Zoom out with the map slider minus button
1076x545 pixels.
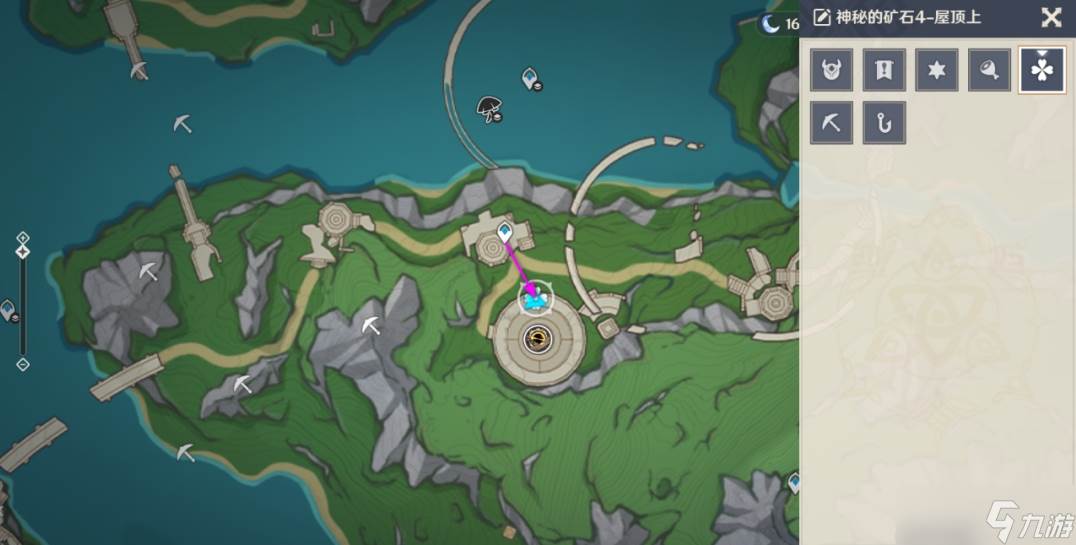tap(23, 364)
